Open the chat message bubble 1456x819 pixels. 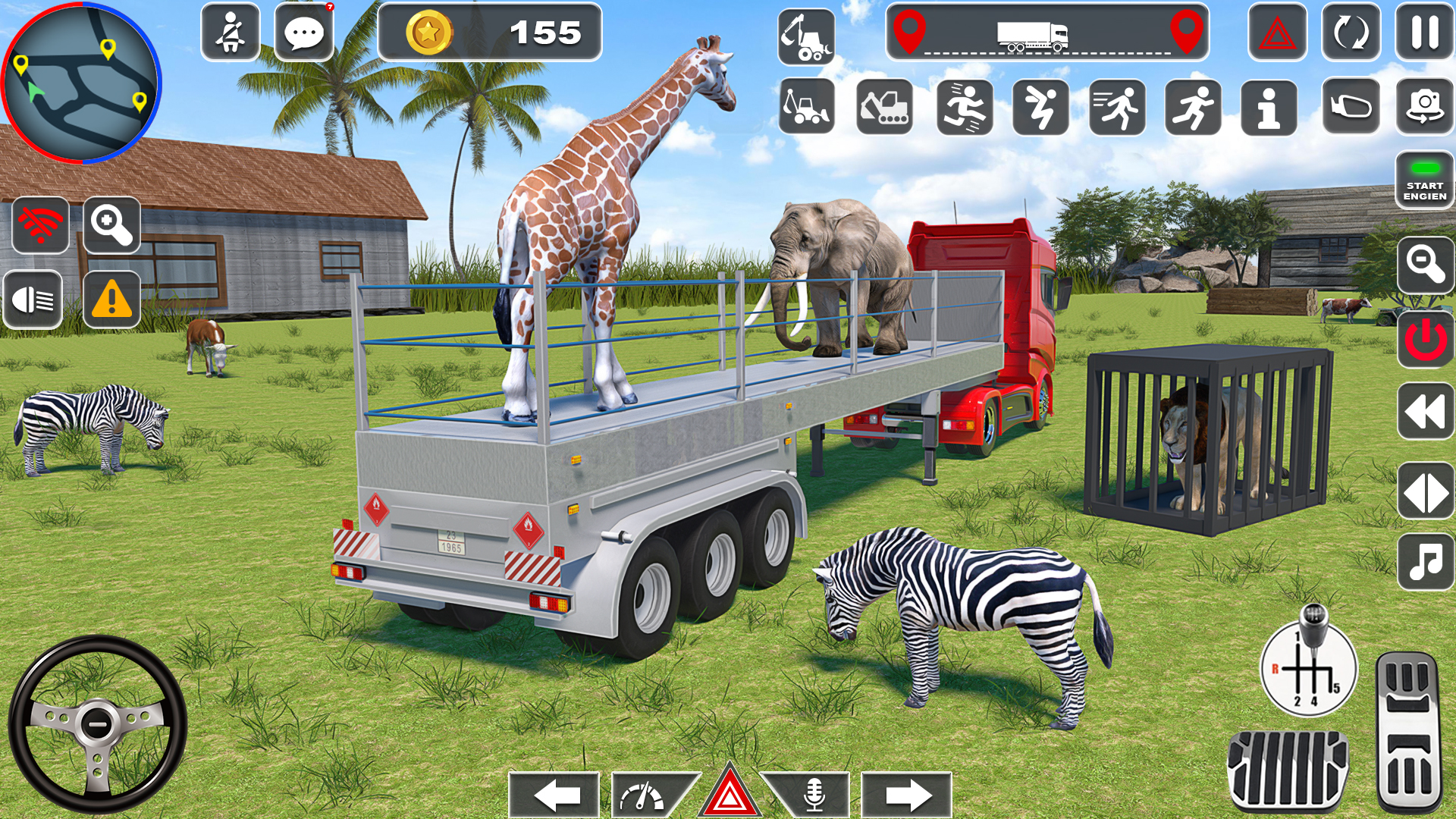(307, 34)
